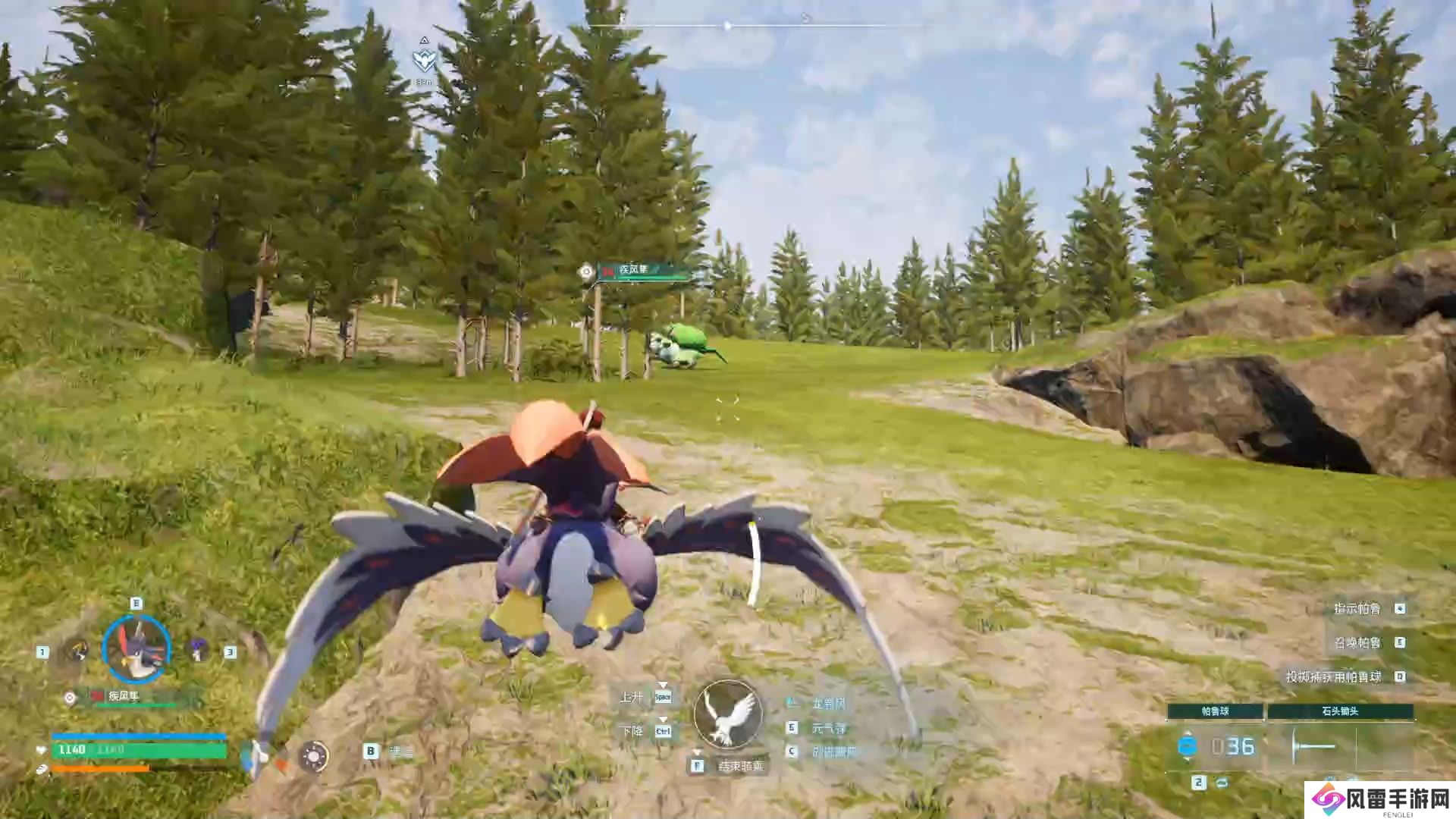Open the round build wheel icon
The image size is (1456, 819).
(313, 756)
